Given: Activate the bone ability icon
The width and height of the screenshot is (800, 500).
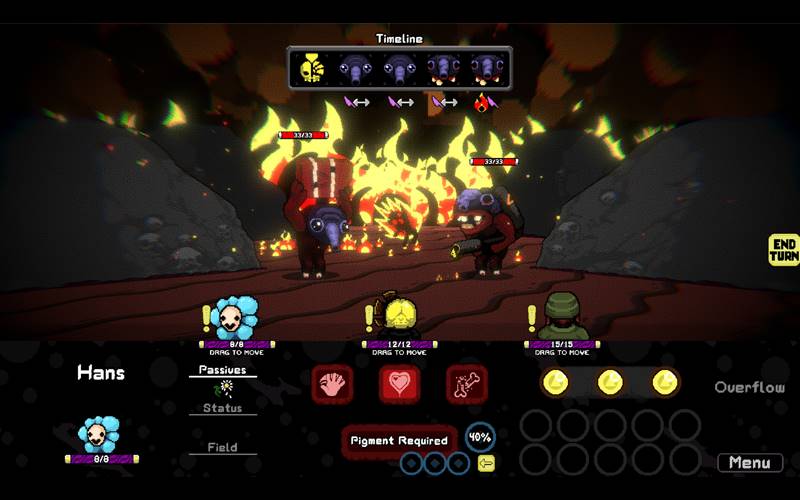Looking at the screenshot, I should 466,384.
